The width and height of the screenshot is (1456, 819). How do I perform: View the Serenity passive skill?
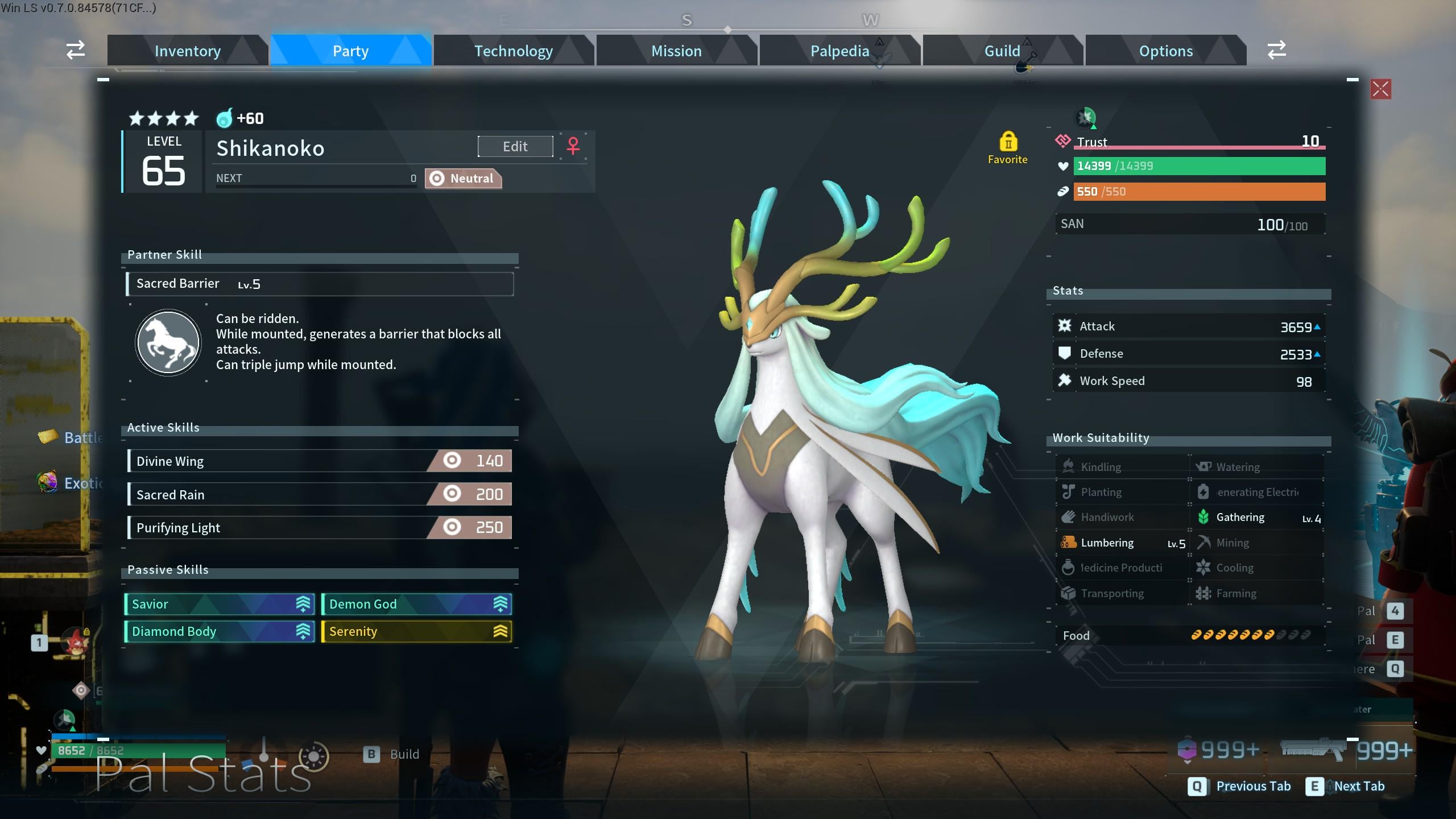pyautogui.click(x=416, y=631)
